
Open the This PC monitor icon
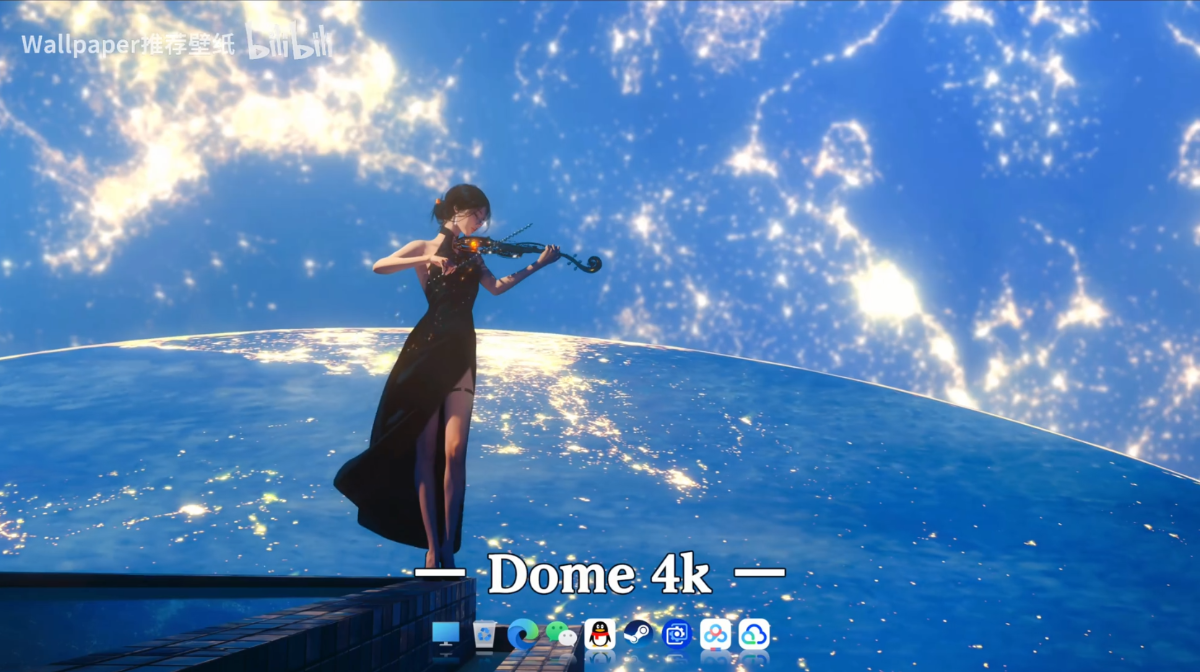coord(446,634)
